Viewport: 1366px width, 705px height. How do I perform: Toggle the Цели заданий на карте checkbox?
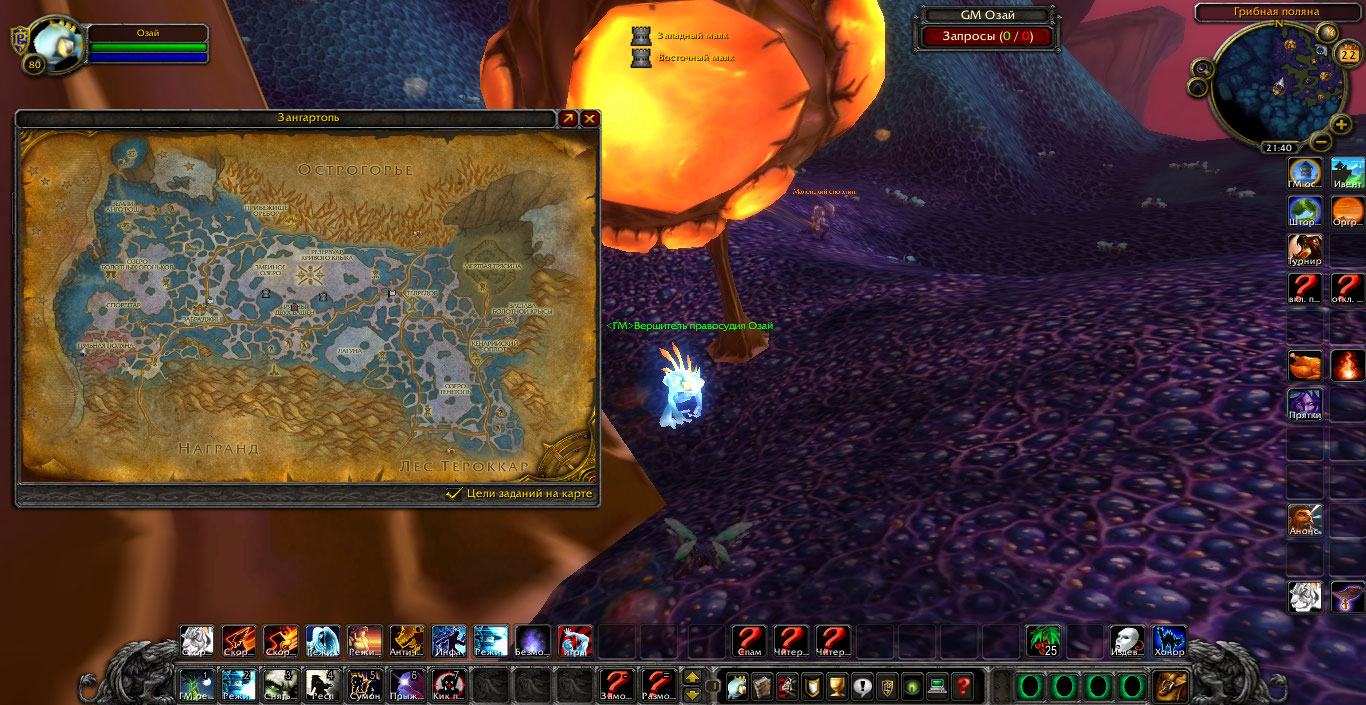[454, 494]
